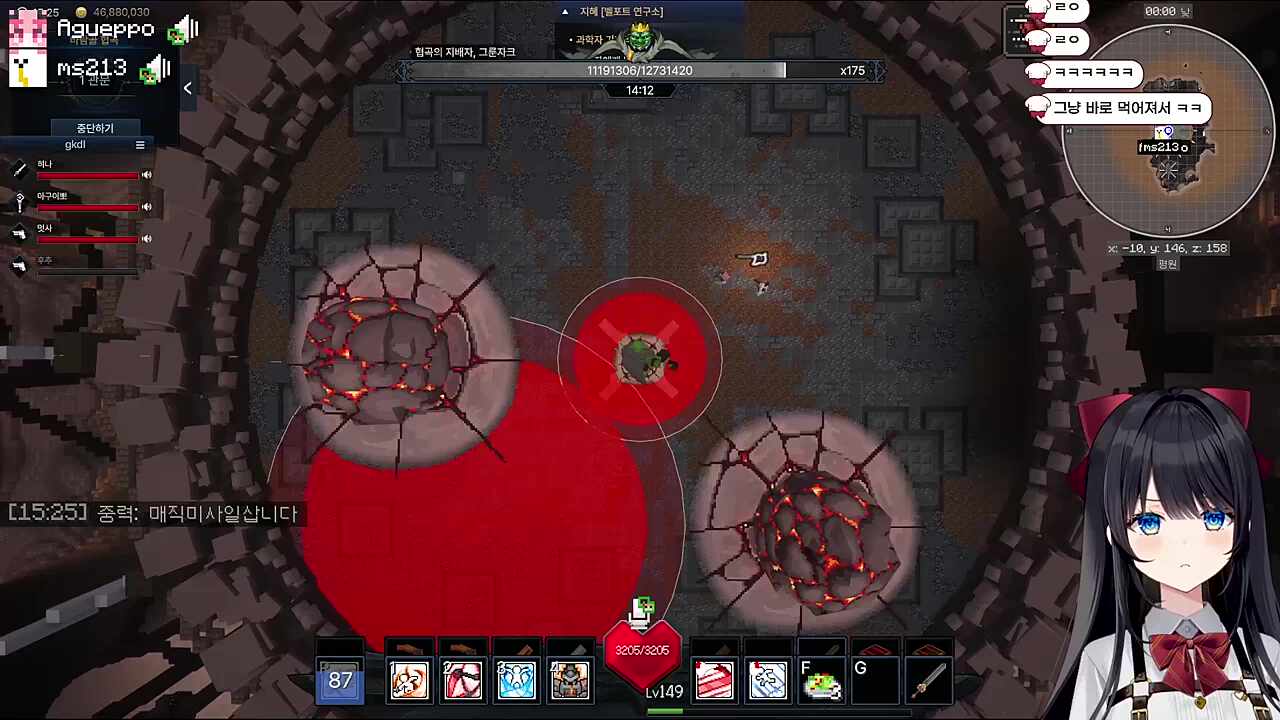The width and height of the screenshot is (1280, 720).
Task: Activate skill slot 4 armored mech ability
Action: tap(570, 680)
